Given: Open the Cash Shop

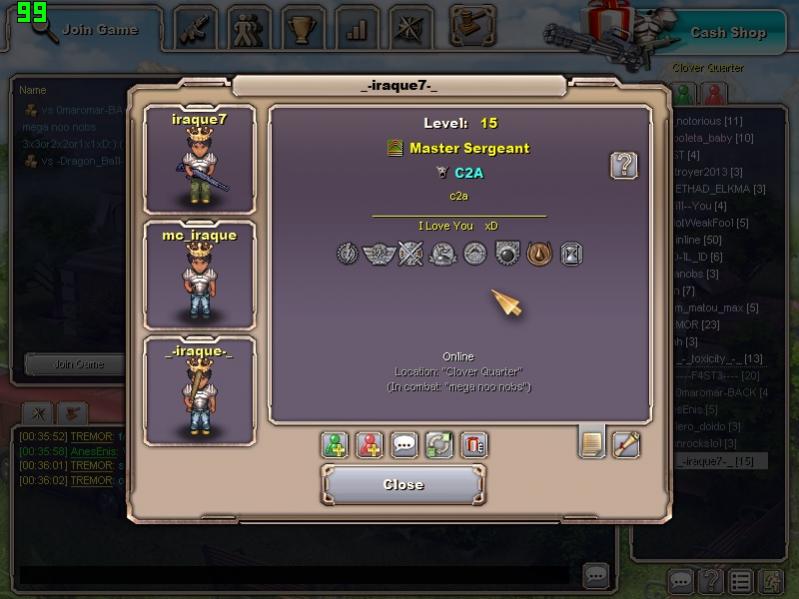Looking at the screenshot, I should [727, 32].
